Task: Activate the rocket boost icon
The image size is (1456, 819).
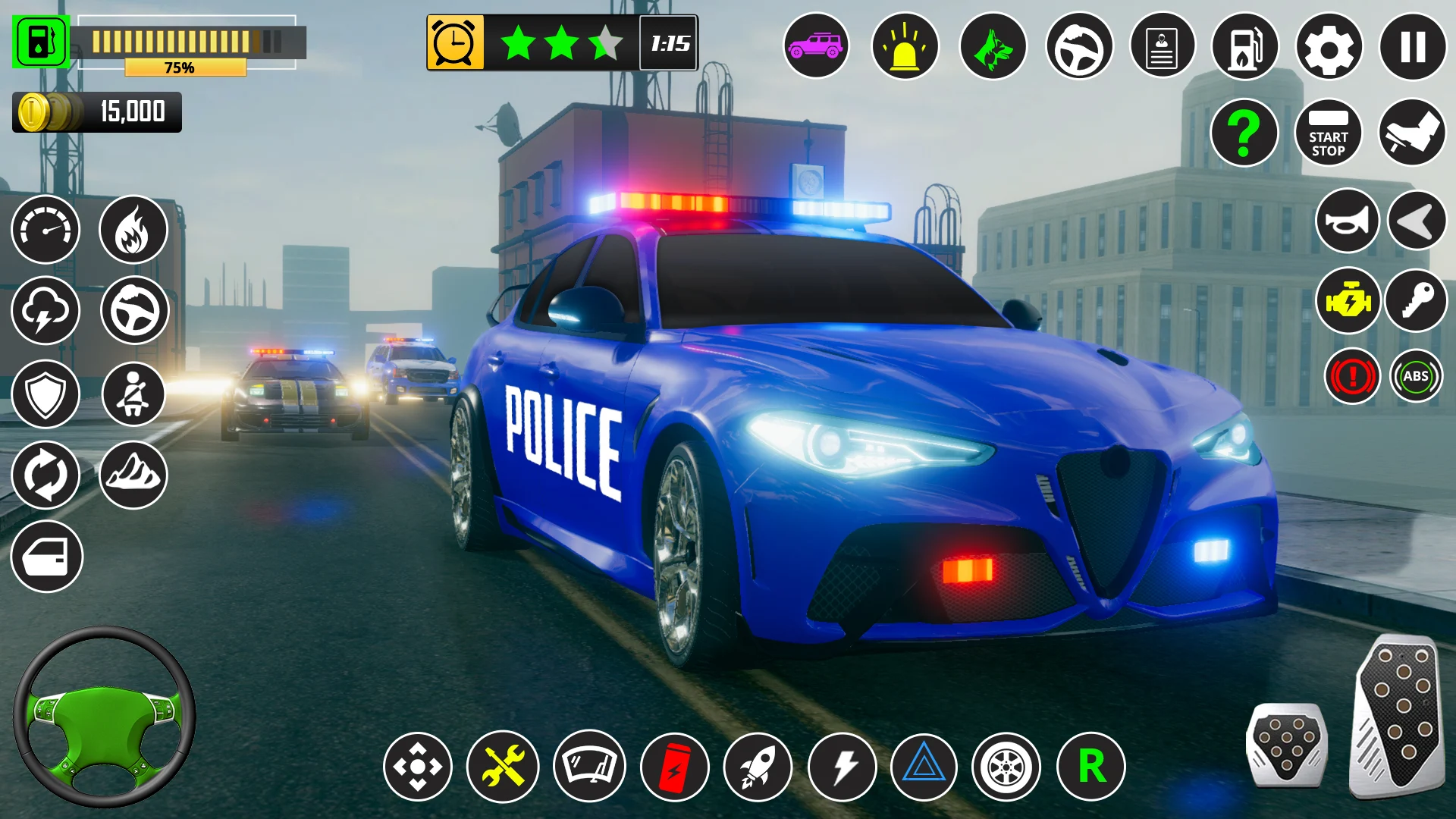Action: coord(758,767)
